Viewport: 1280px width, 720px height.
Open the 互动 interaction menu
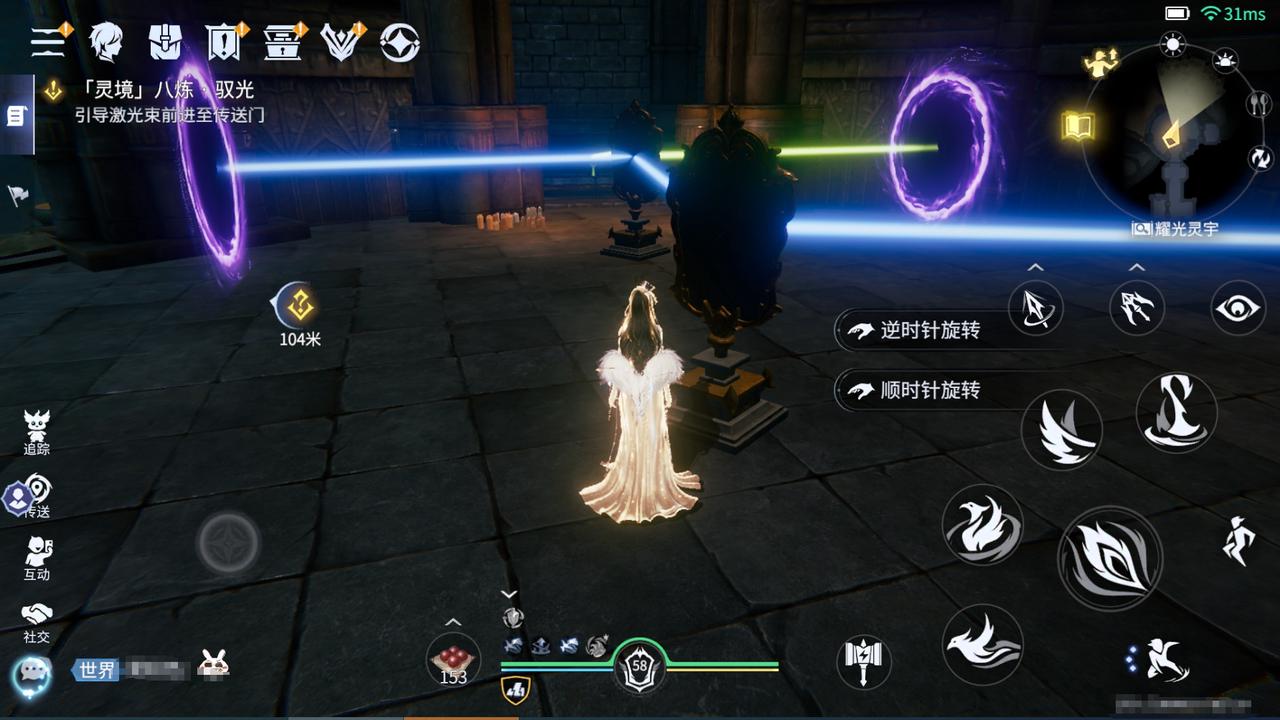[x=37, y=558]
